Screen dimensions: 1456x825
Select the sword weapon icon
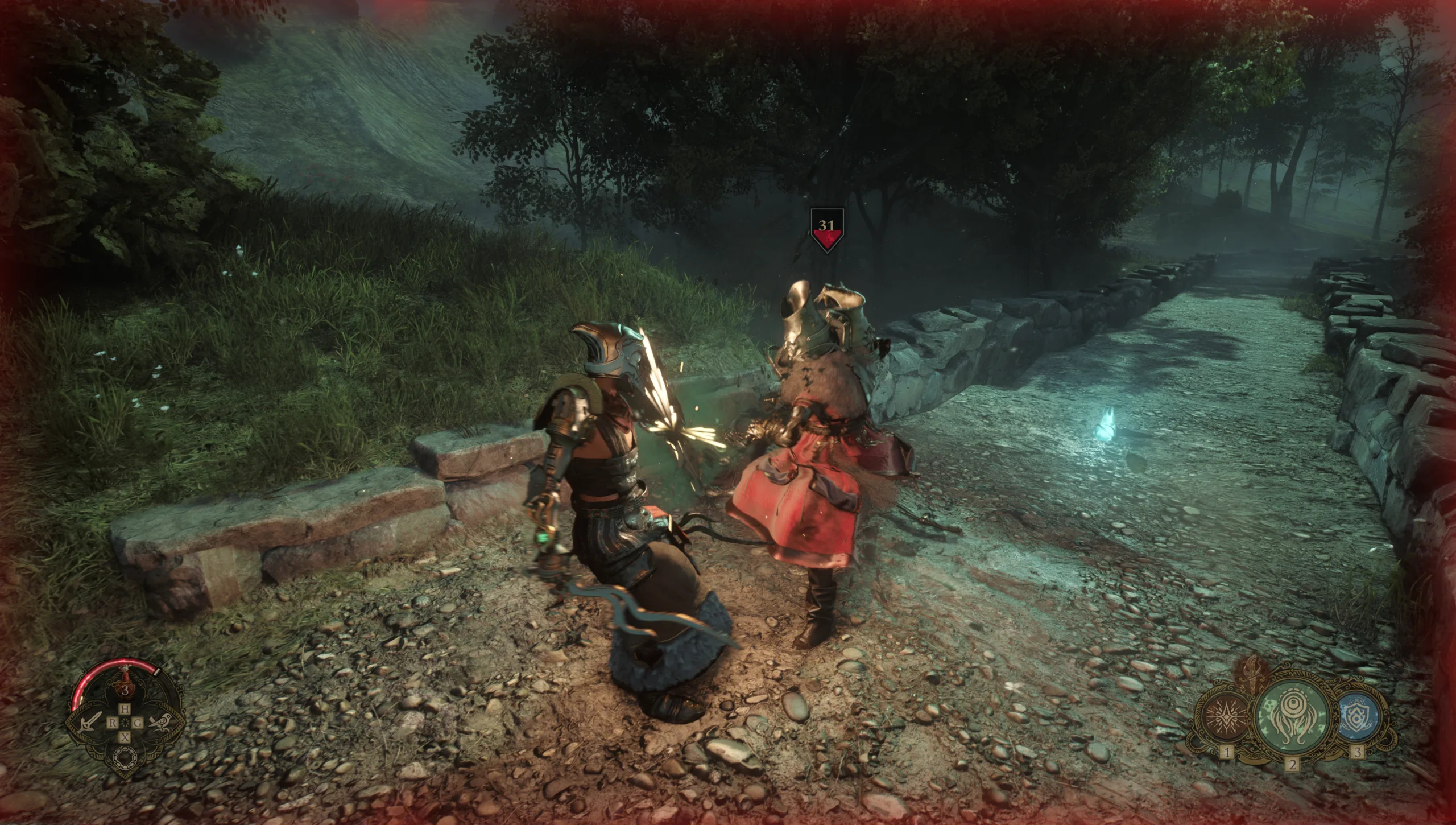87,723
